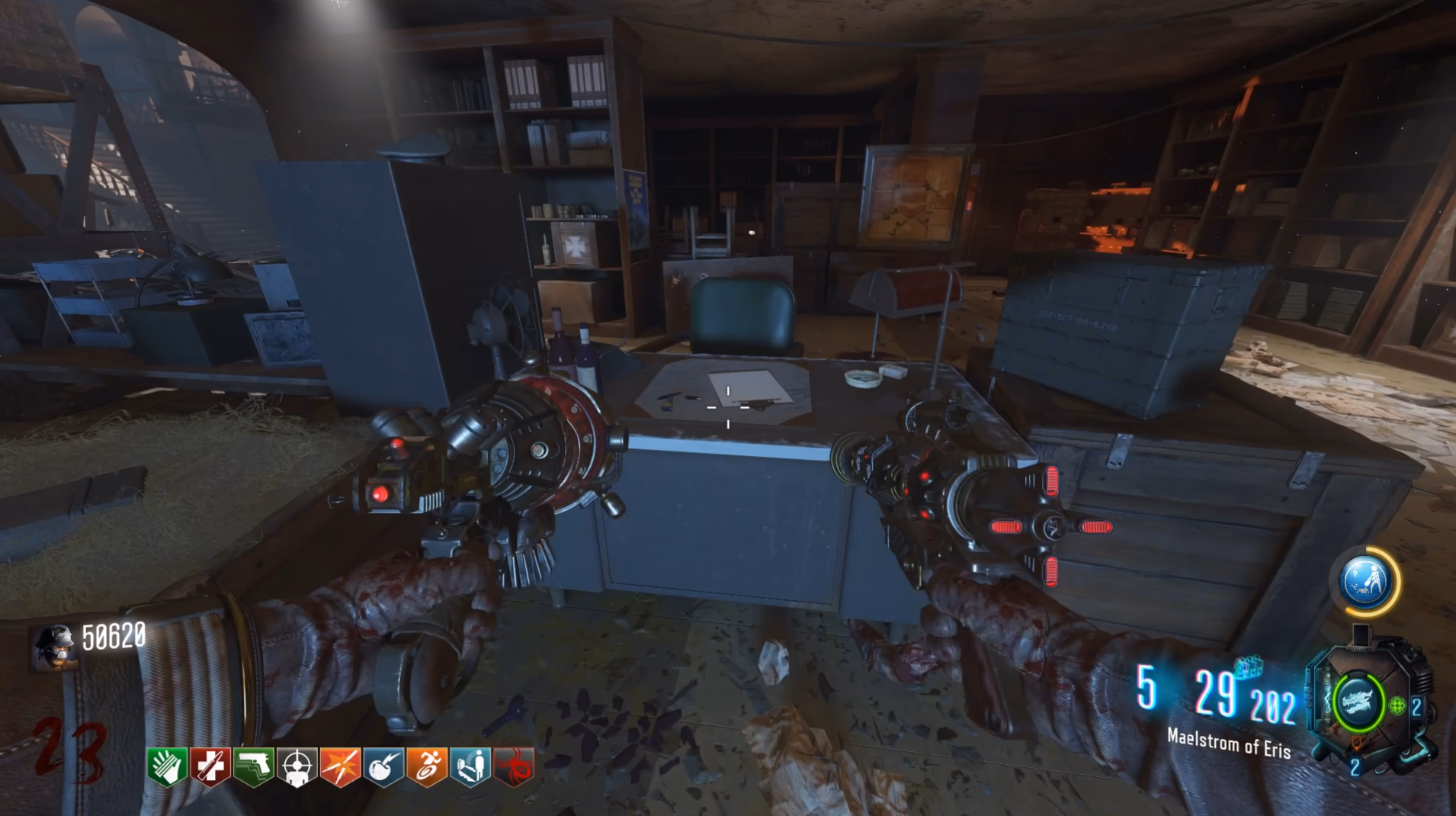Click the red cross and bullet perk icon
The image size is (1456, 816).
pyautogui.click(x=210, y=766)
